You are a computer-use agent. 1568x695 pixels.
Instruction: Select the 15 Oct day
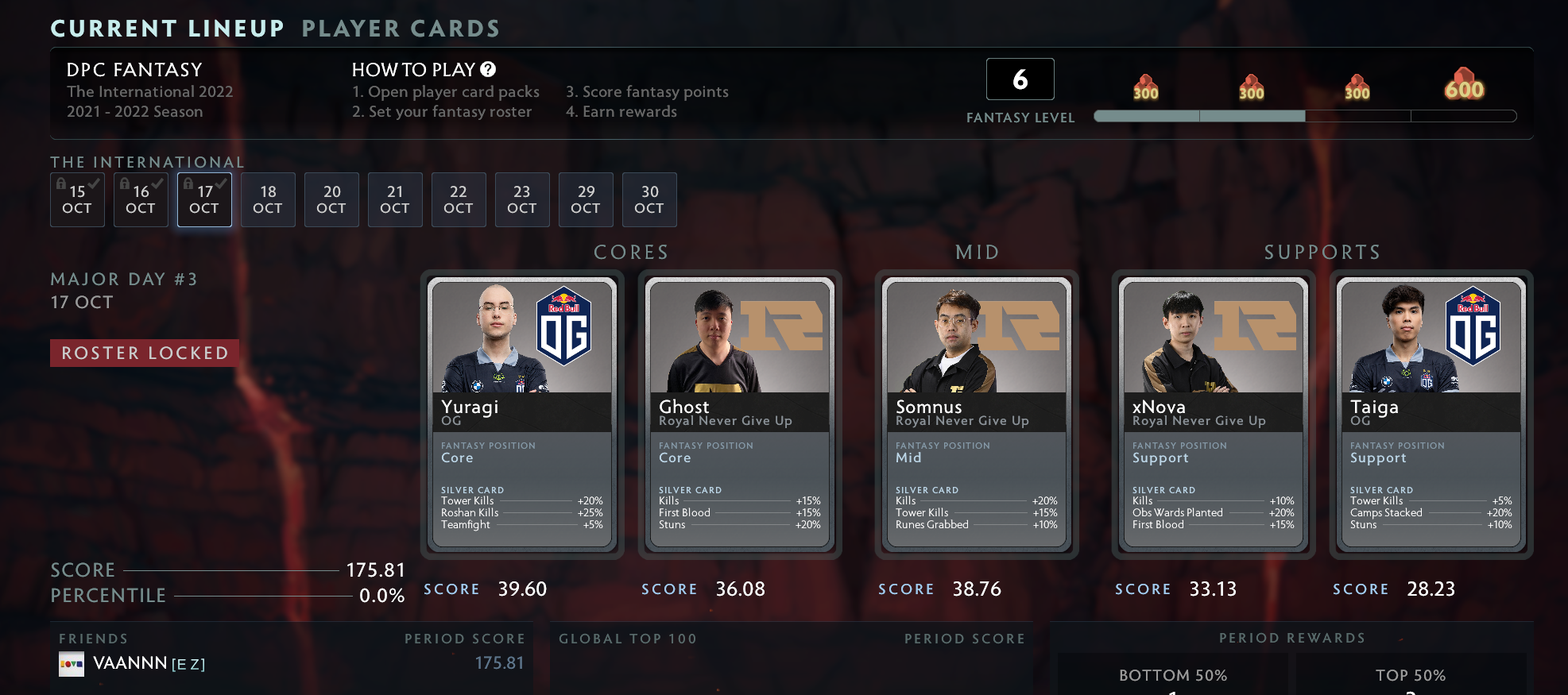[x=77, y=200]
